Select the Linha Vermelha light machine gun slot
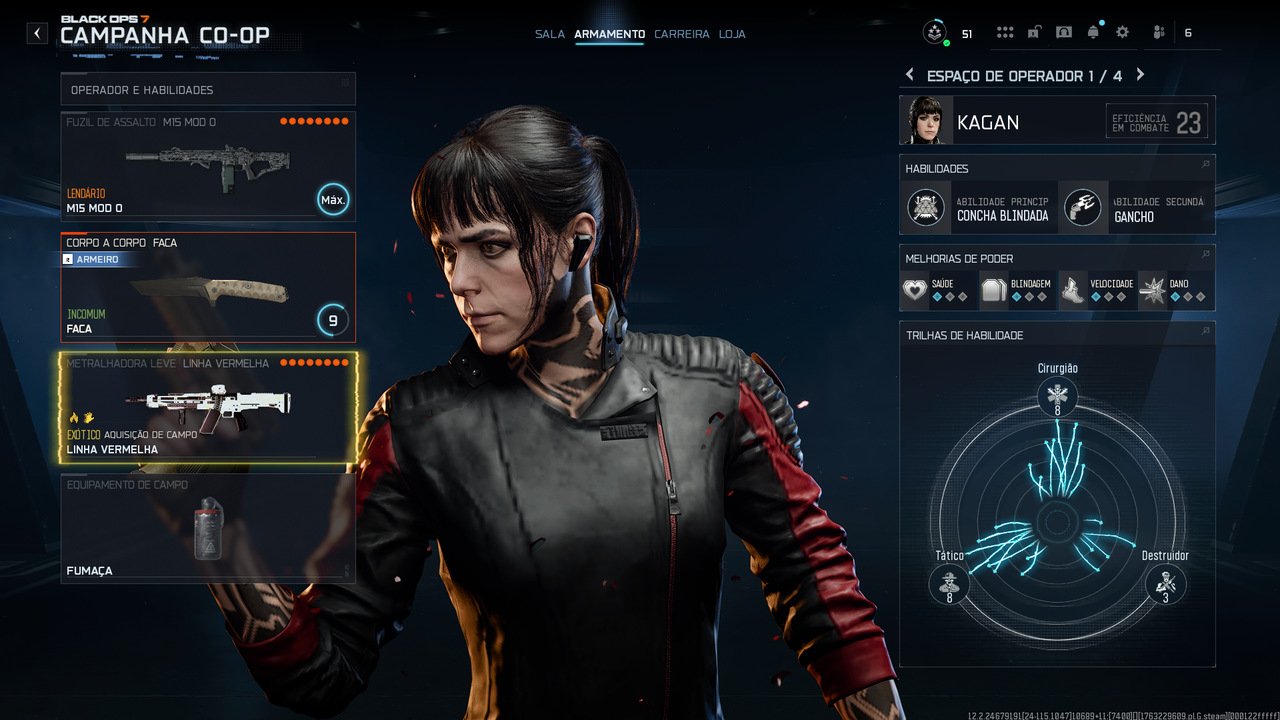This screenshot has width=1280, height=720. (208, 408)
